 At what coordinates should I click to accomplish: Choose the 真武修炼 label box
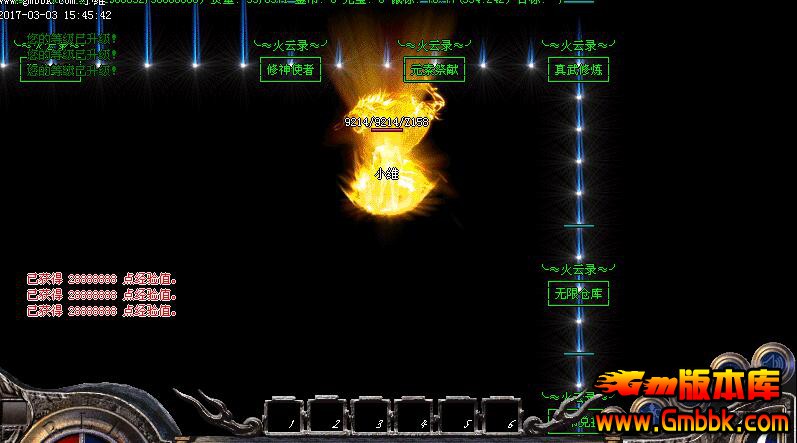click(579, 69)
